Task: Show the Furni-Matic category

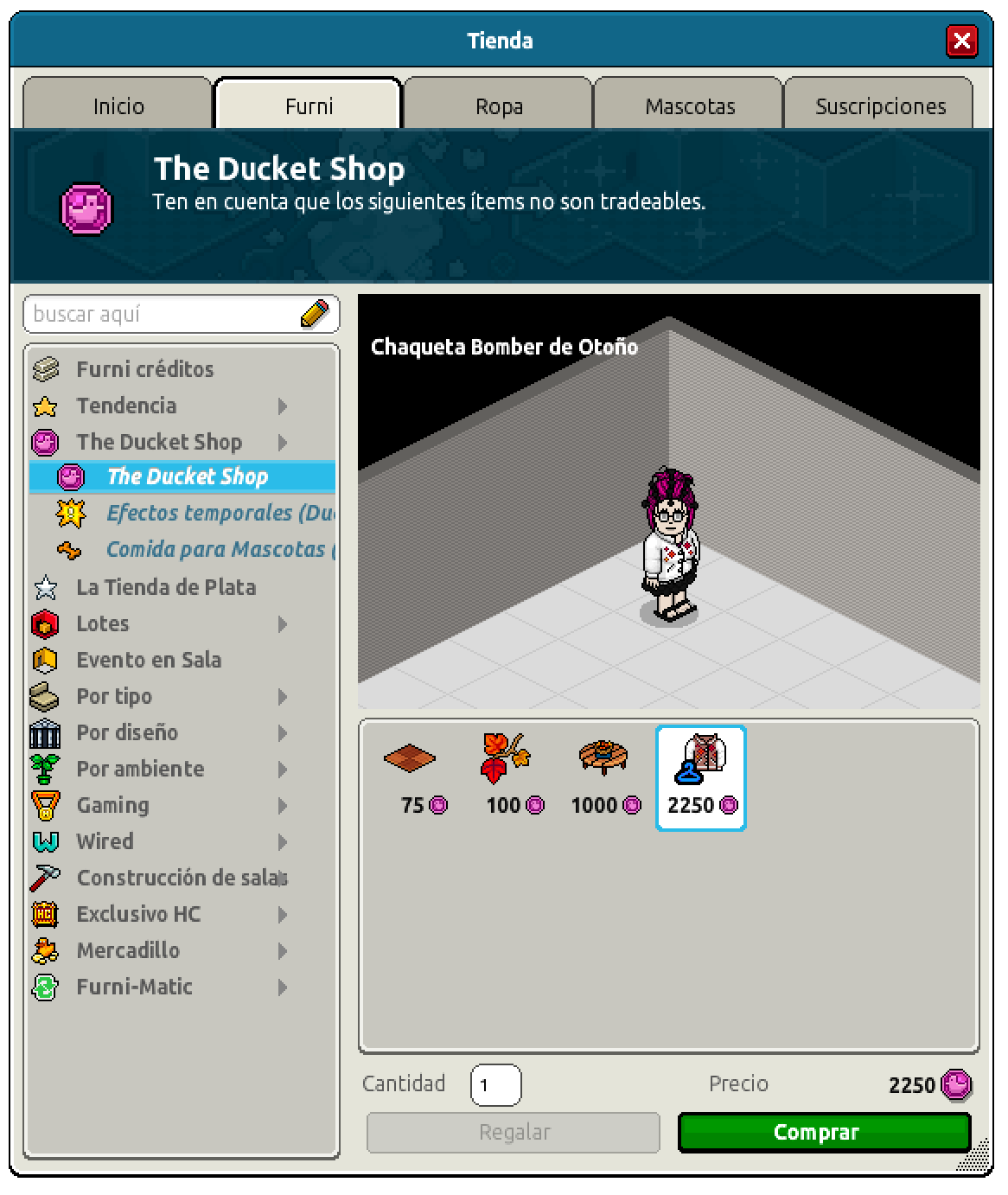Action: [x=134, y=987]
